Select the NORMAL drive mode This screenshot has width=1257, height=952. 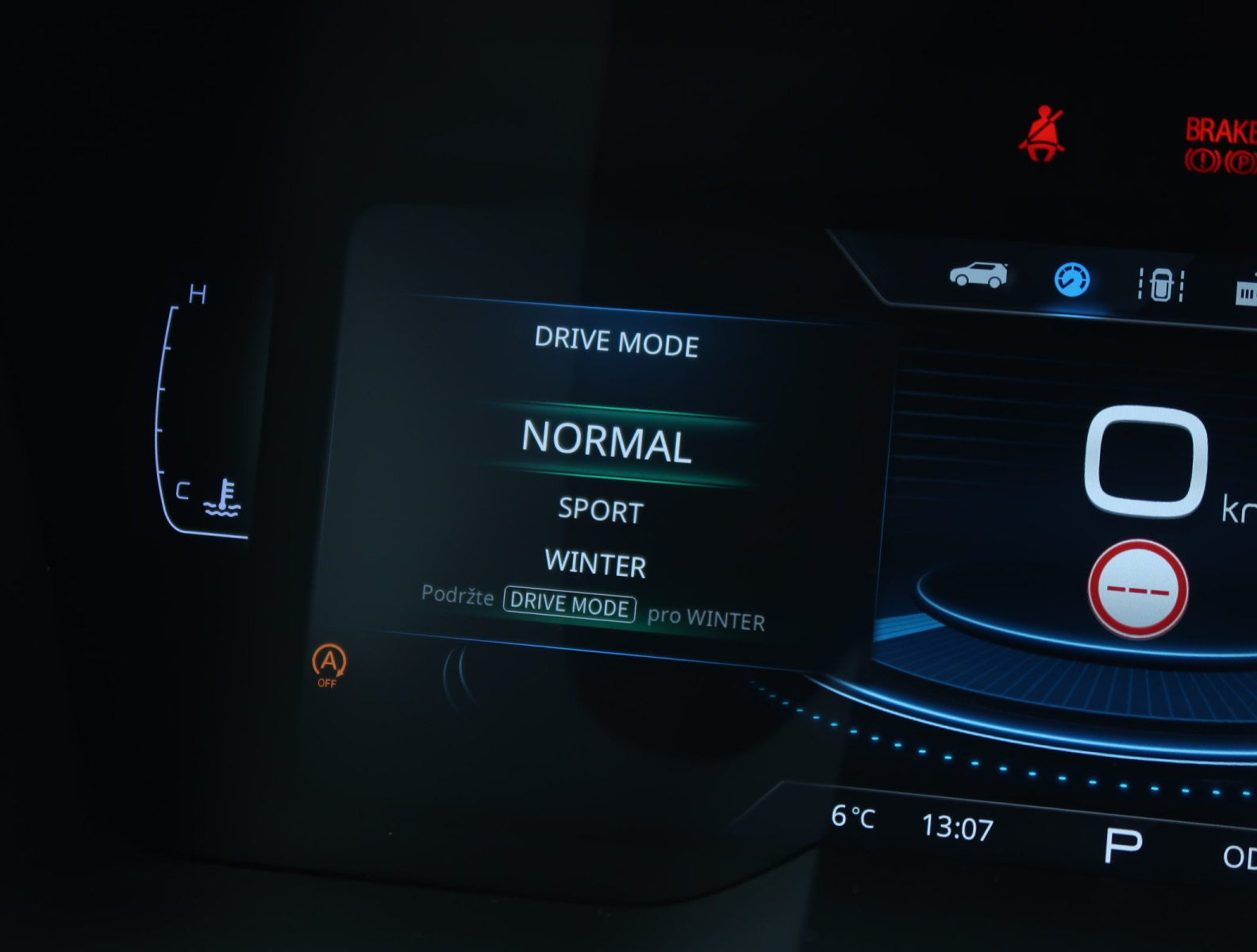(607, 440)
